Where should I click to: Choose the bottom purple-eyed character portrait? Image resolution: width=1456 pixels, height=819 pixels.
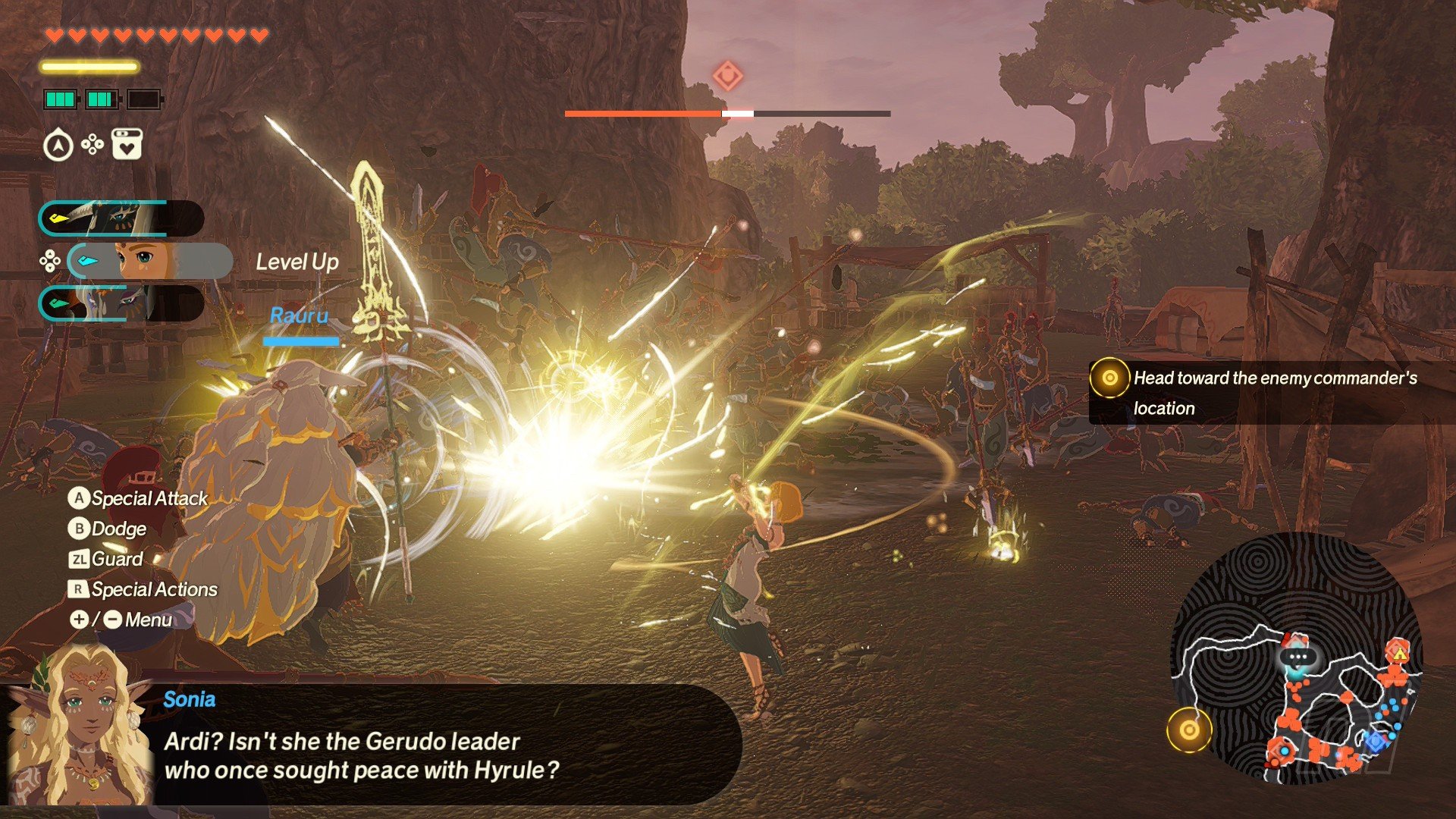click(121, 303)
